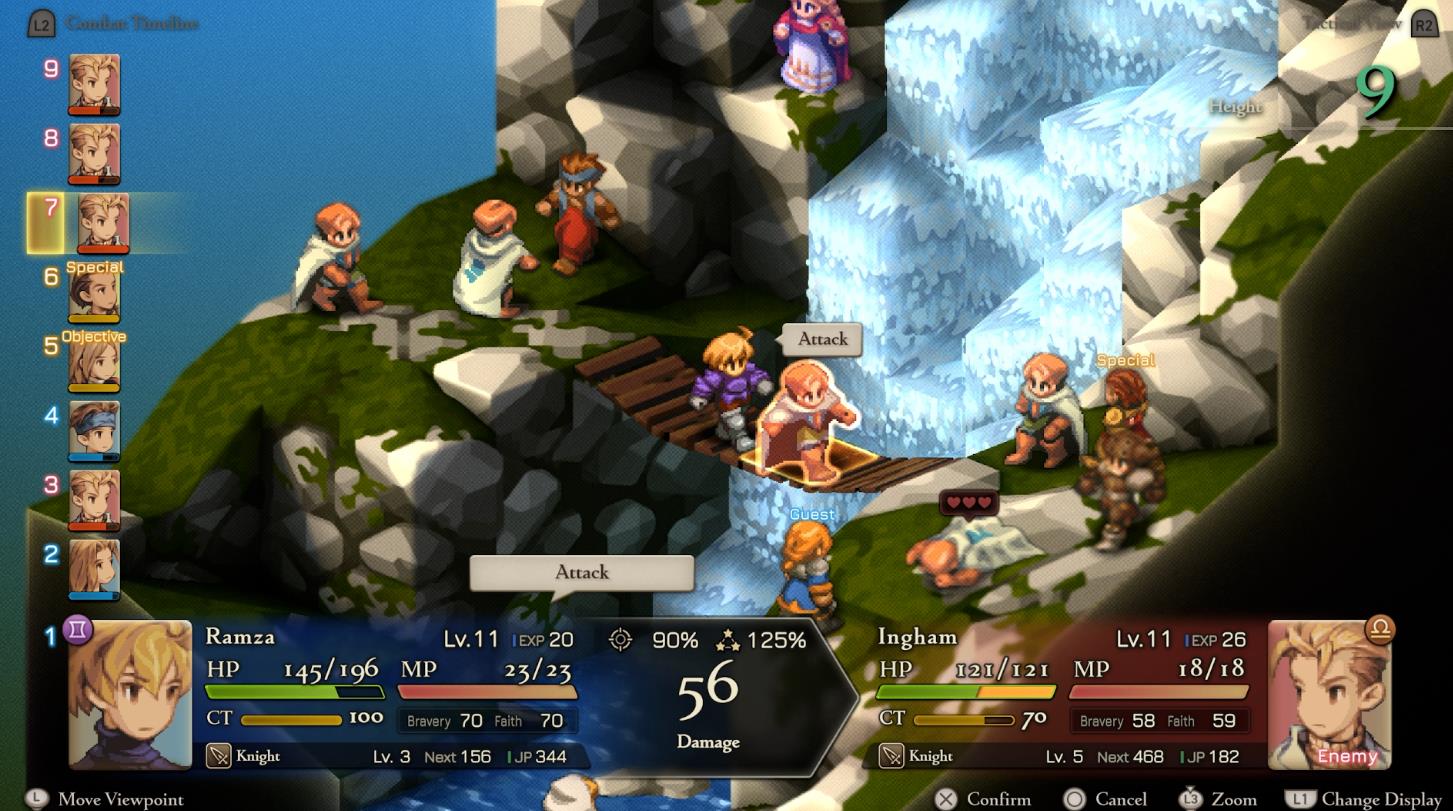Select turn 8 portrait in Combat Timeline
The height and width of the screenshot is (811, 1453).
click(94, 153)
